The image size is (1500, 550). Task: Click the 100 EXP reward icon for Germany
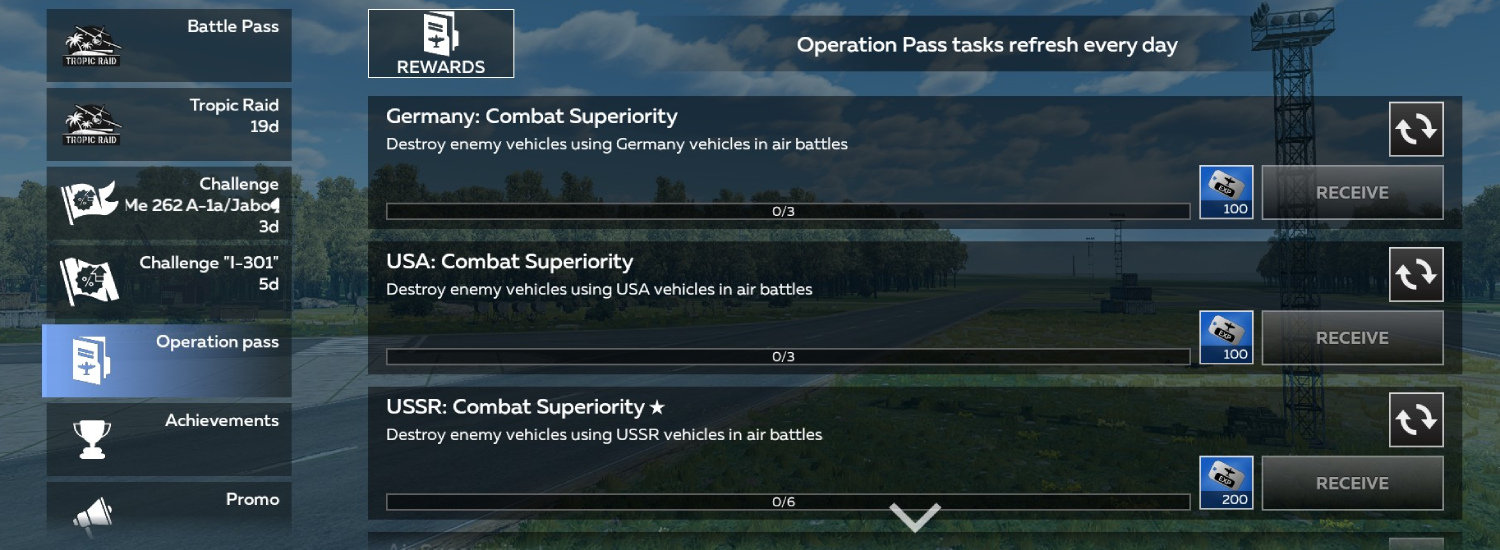click(1226, 193)
